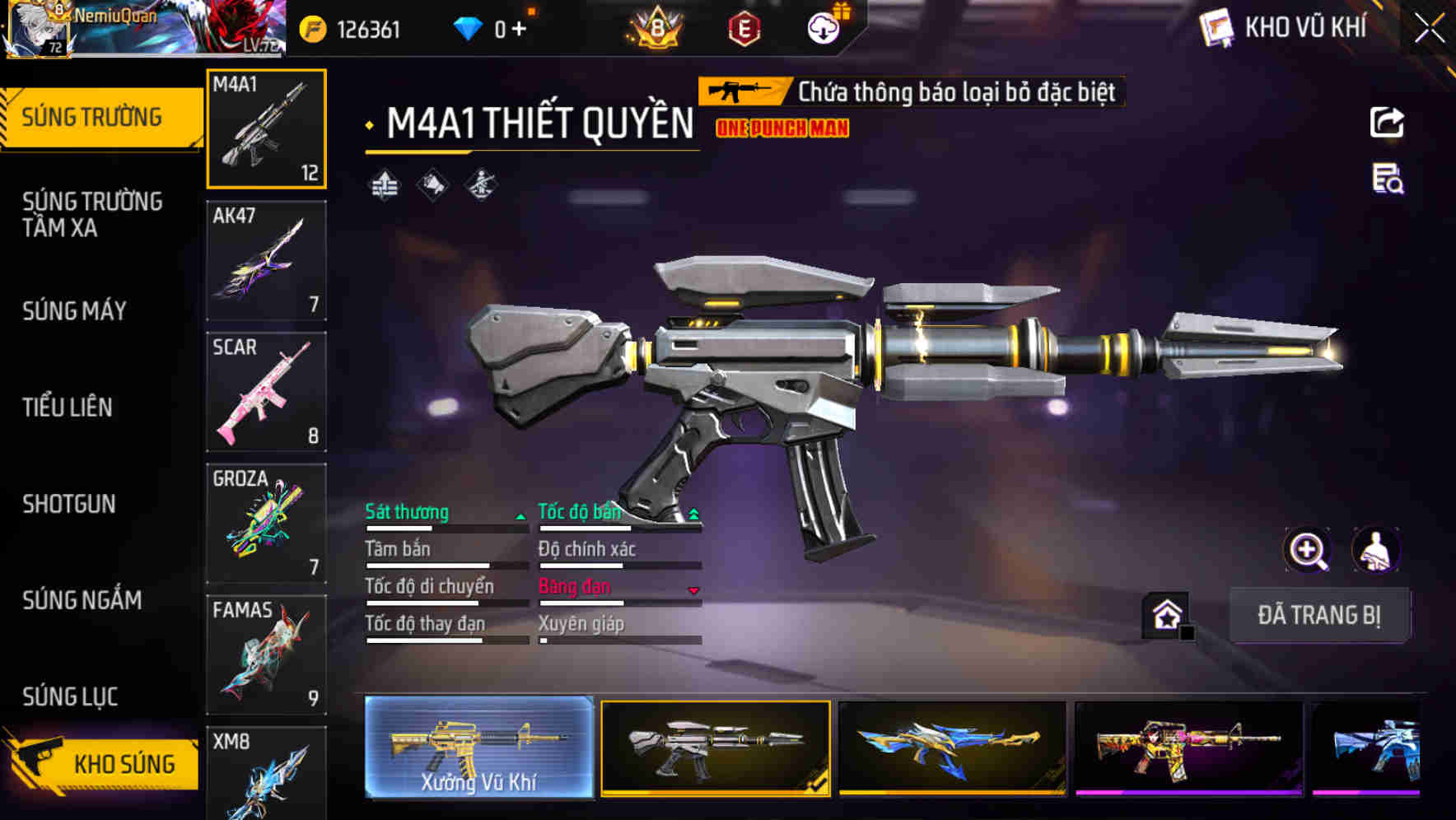Zoom in with the magnifier icon
Viewport: 1456px width, 820px height.
(1307, 550)
